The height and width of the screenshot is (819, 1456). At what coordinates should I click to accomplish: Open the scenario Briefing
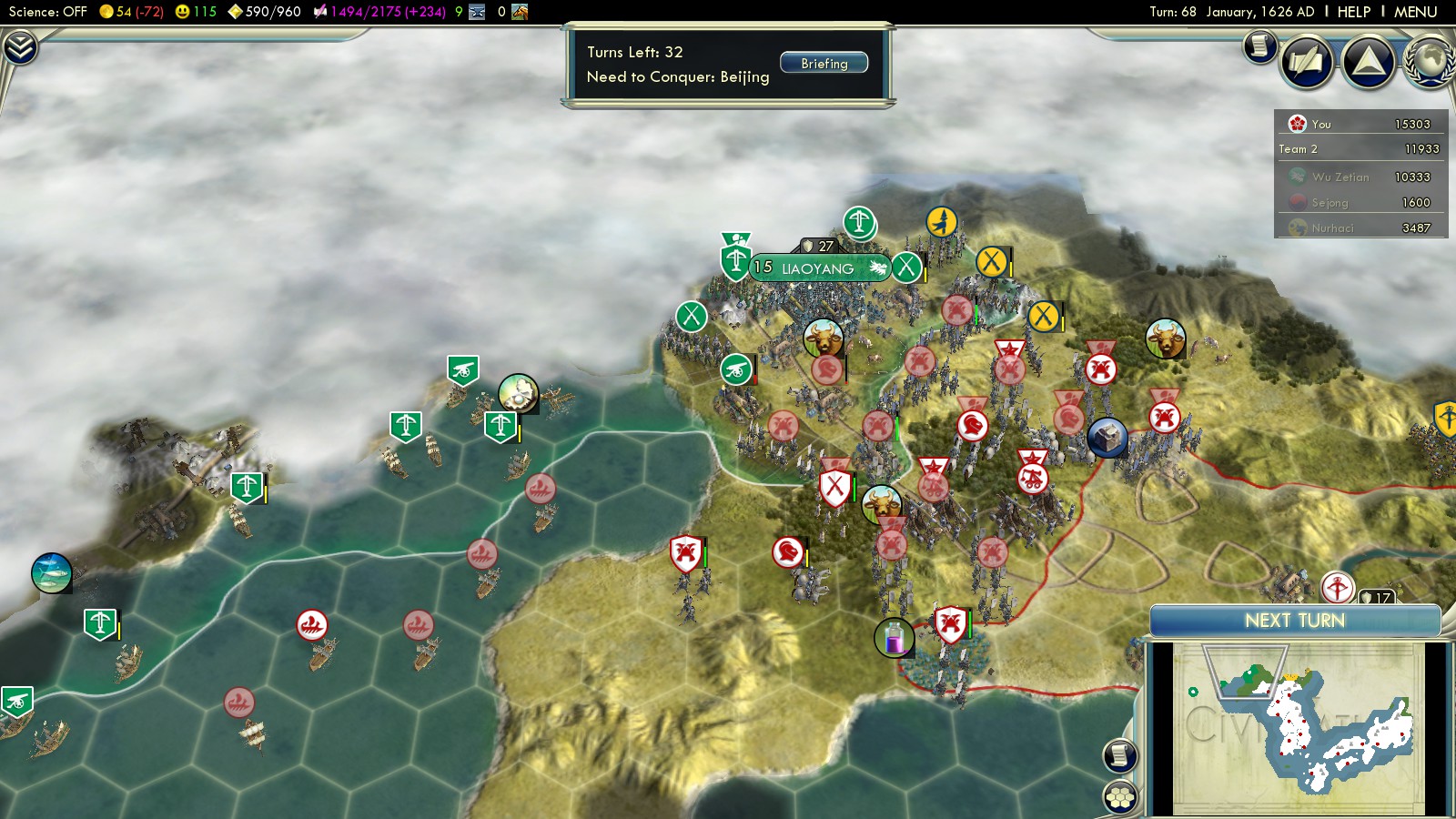[x=824, y=64]
